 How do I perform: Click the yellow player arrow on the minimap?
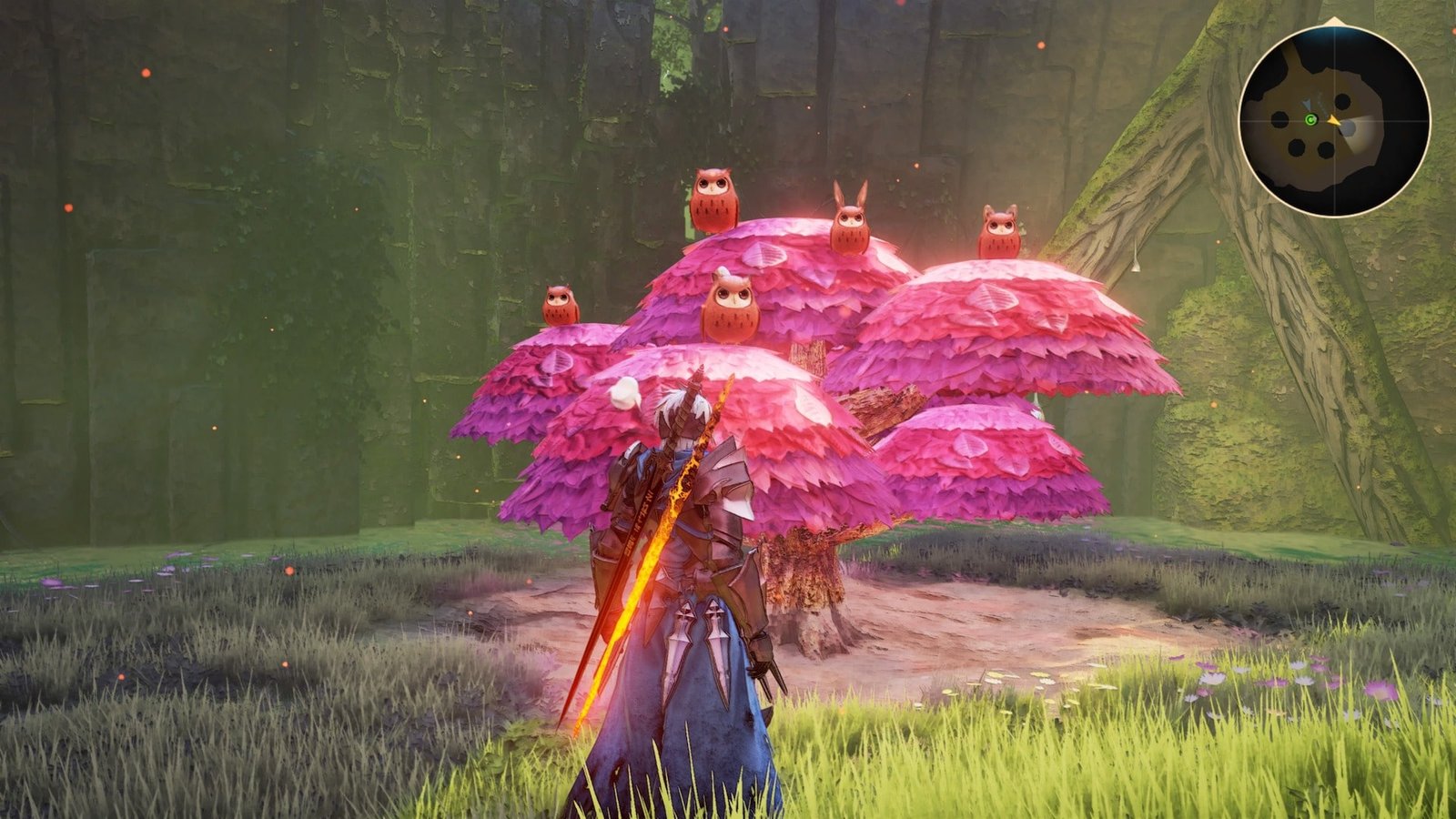pos(1333,120)
